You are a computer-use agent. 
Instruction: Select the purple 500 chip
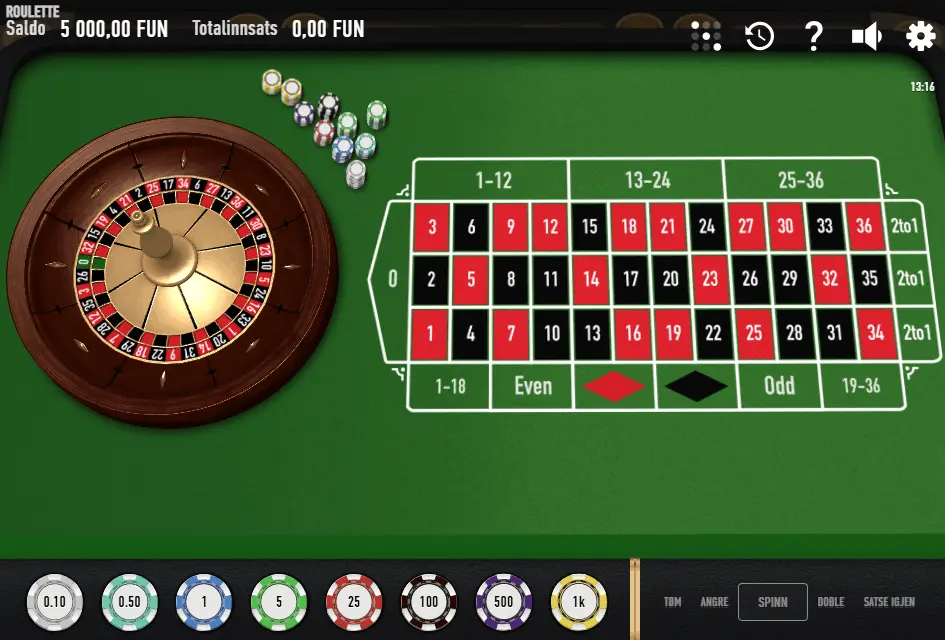504,602
